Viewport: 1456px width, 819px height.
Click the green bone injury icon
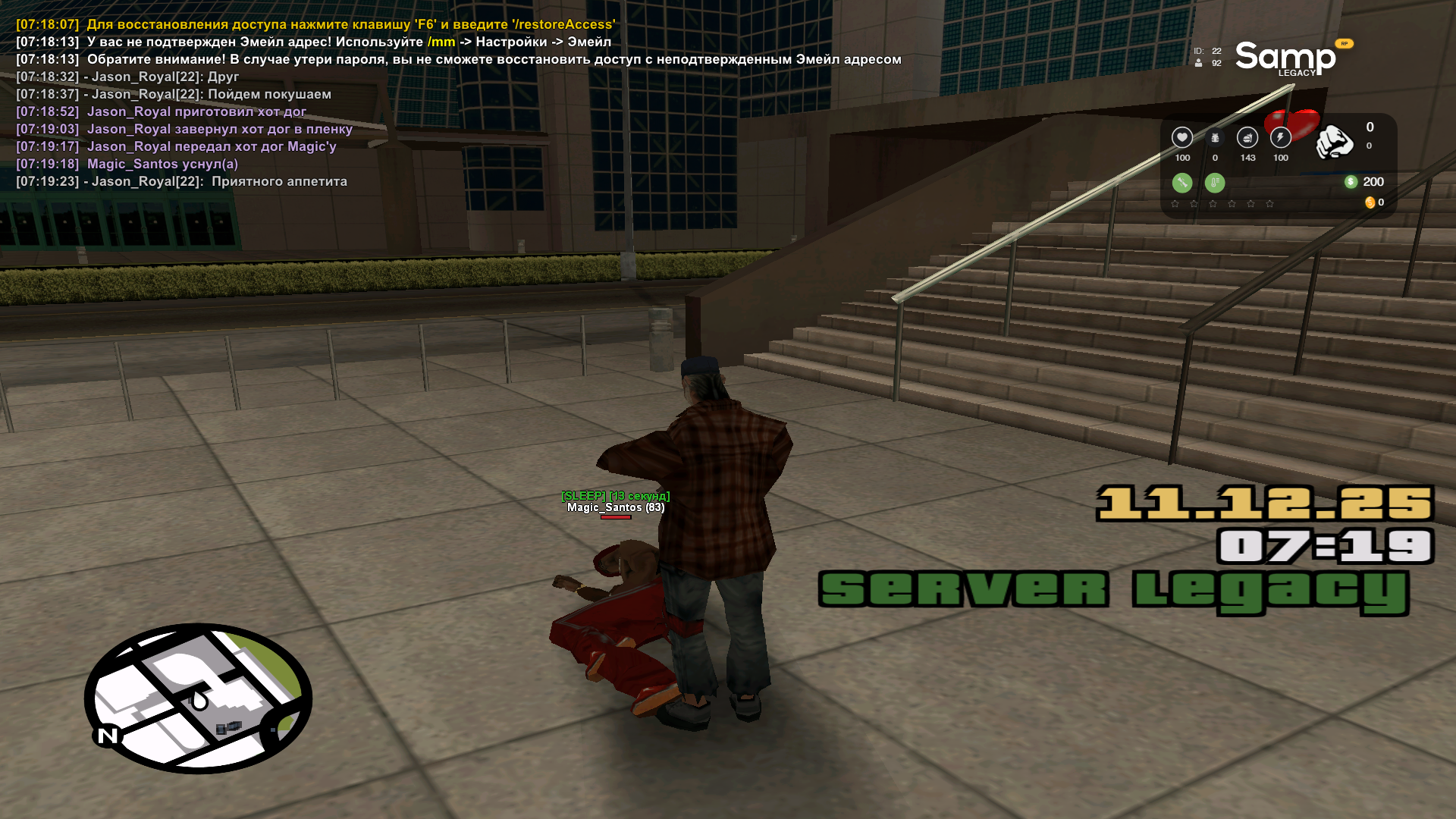(1182, 183)
